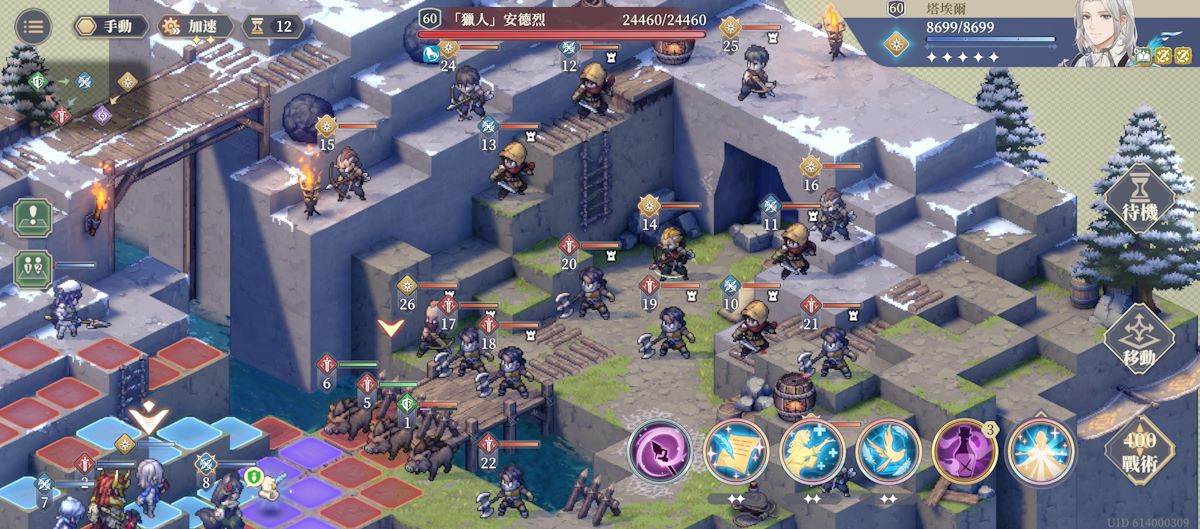1200x529 pixels.
Task: Use the scroll and quill skill
Action: point(735,452)
